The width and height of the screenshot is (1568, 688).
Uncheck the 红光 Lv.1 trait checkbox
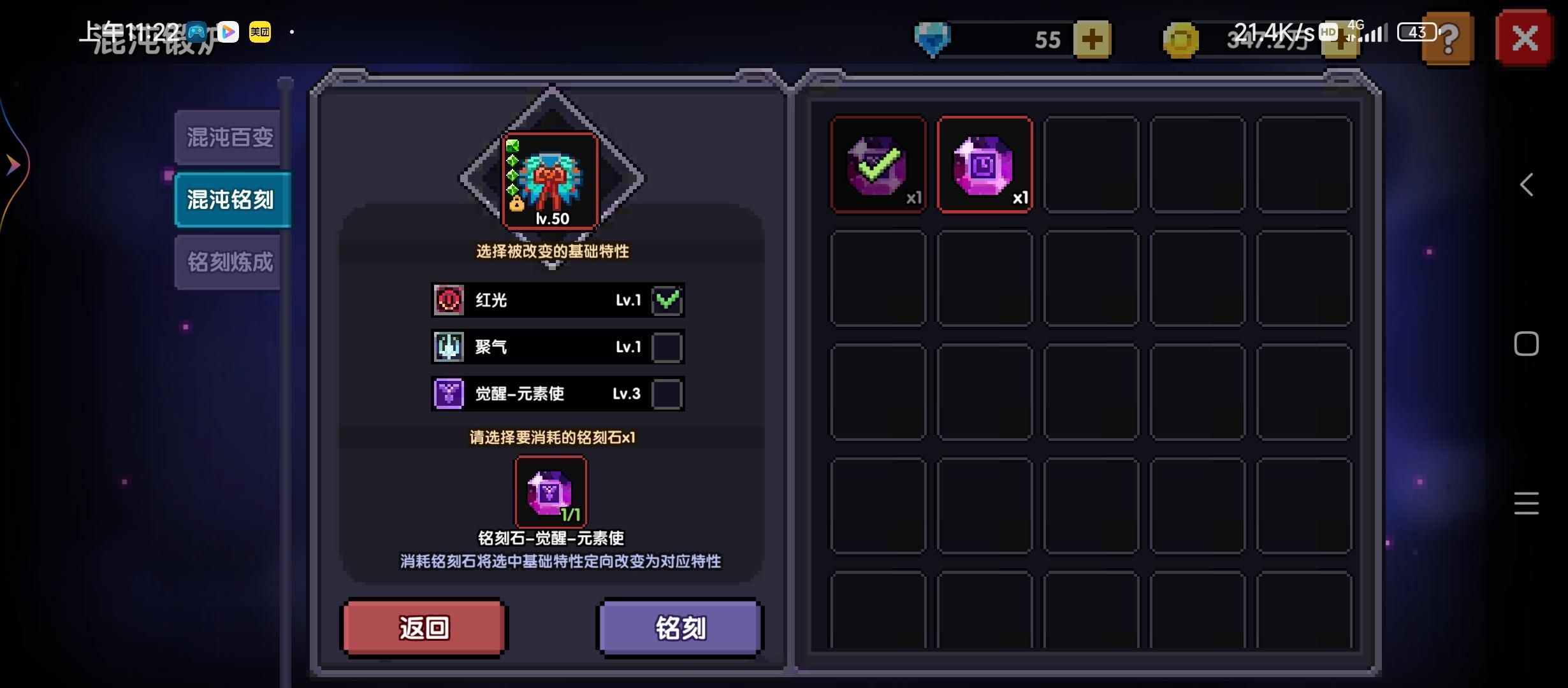click(x=668, y=300)
